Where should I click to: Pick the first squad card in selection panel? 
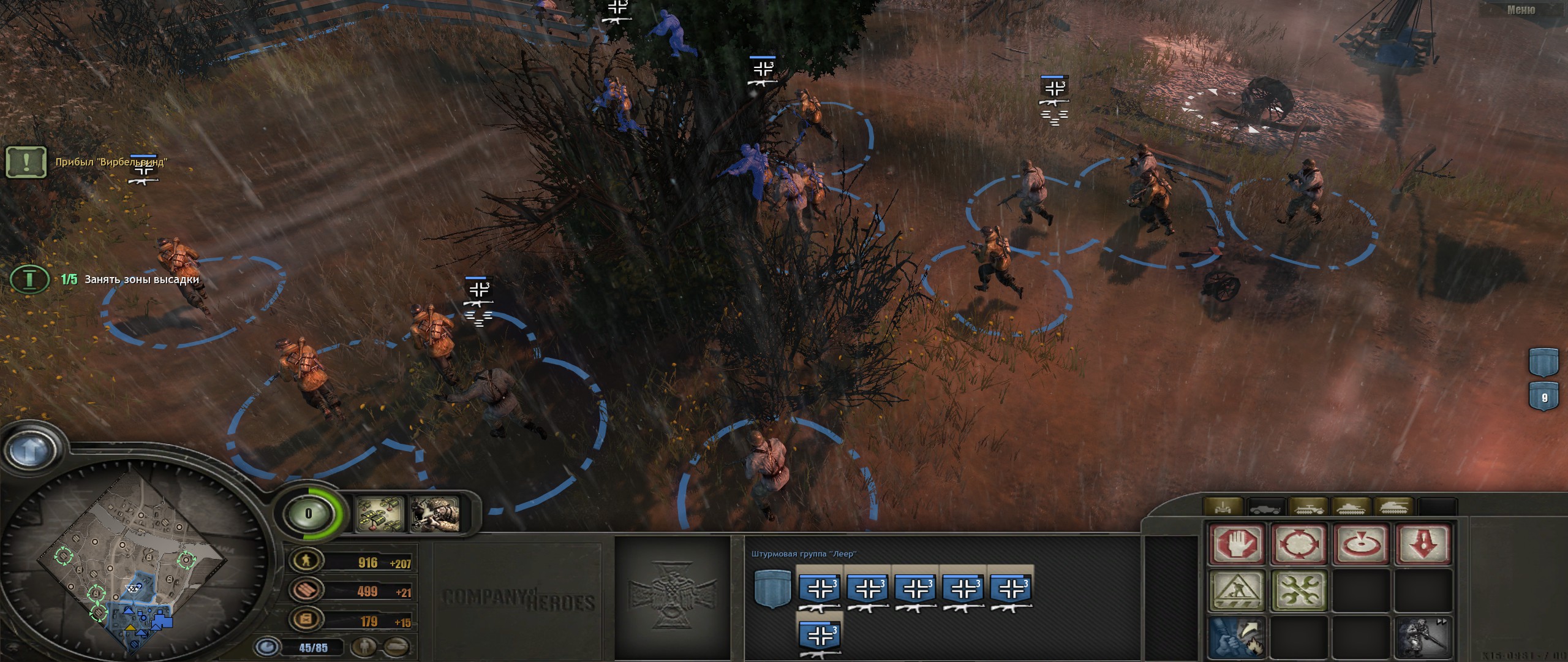click(x=819, y=590)
